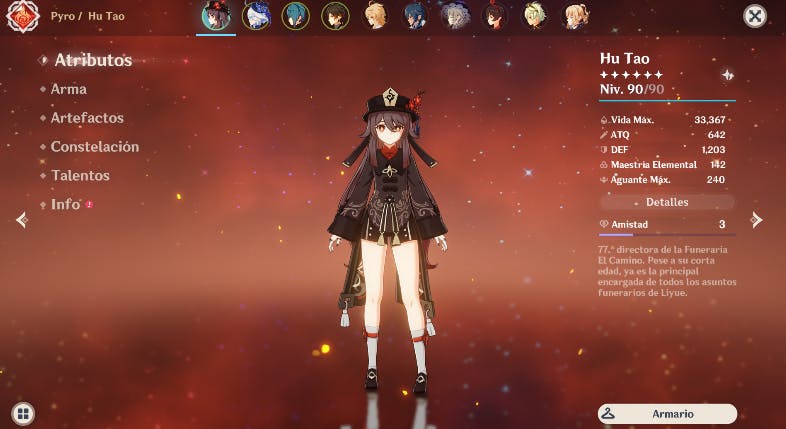
Task: Switch to the next character with right arrow
Action: [x=757, y=220]
